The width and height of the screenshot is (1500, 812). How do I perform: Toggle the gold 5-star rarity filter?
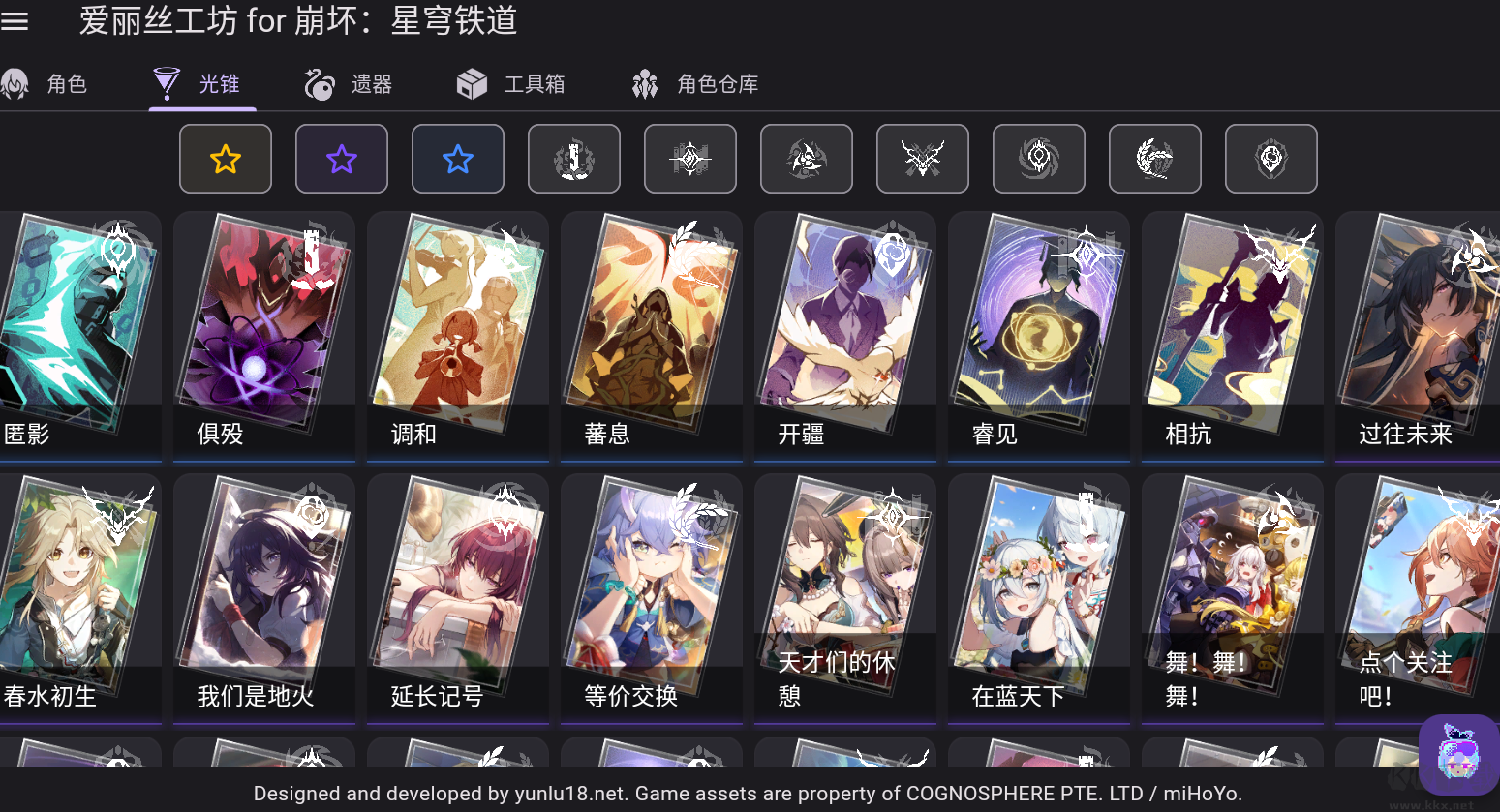226,158
